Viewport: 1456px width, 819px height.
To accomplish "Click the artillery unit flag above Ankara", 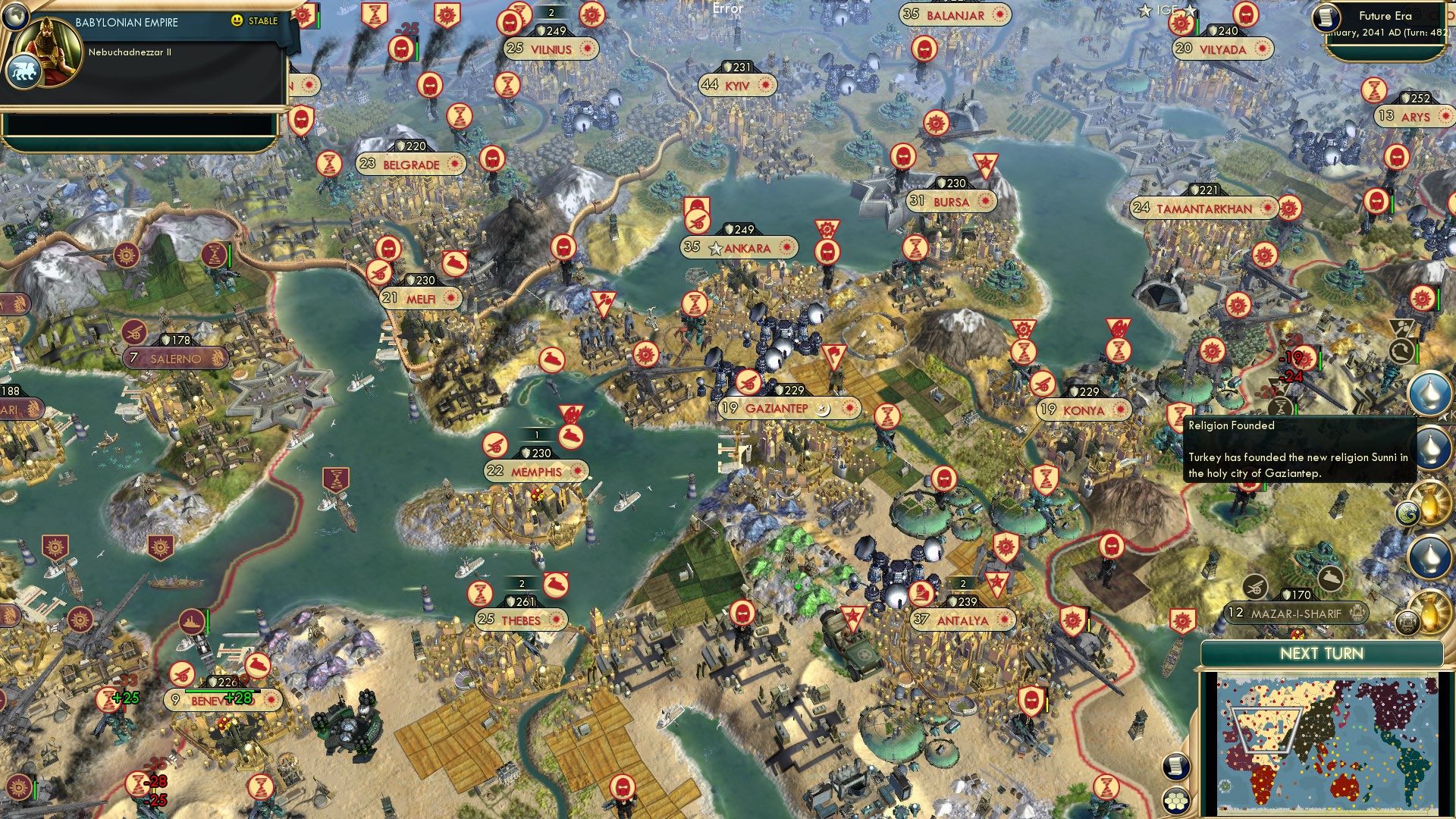I will click(x=698, y=221).
